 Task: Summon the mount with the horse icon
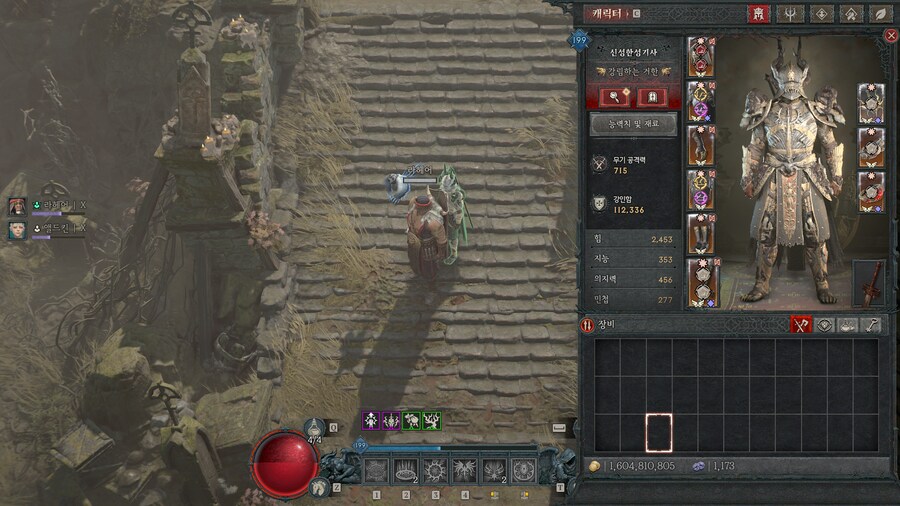[319, 486]
